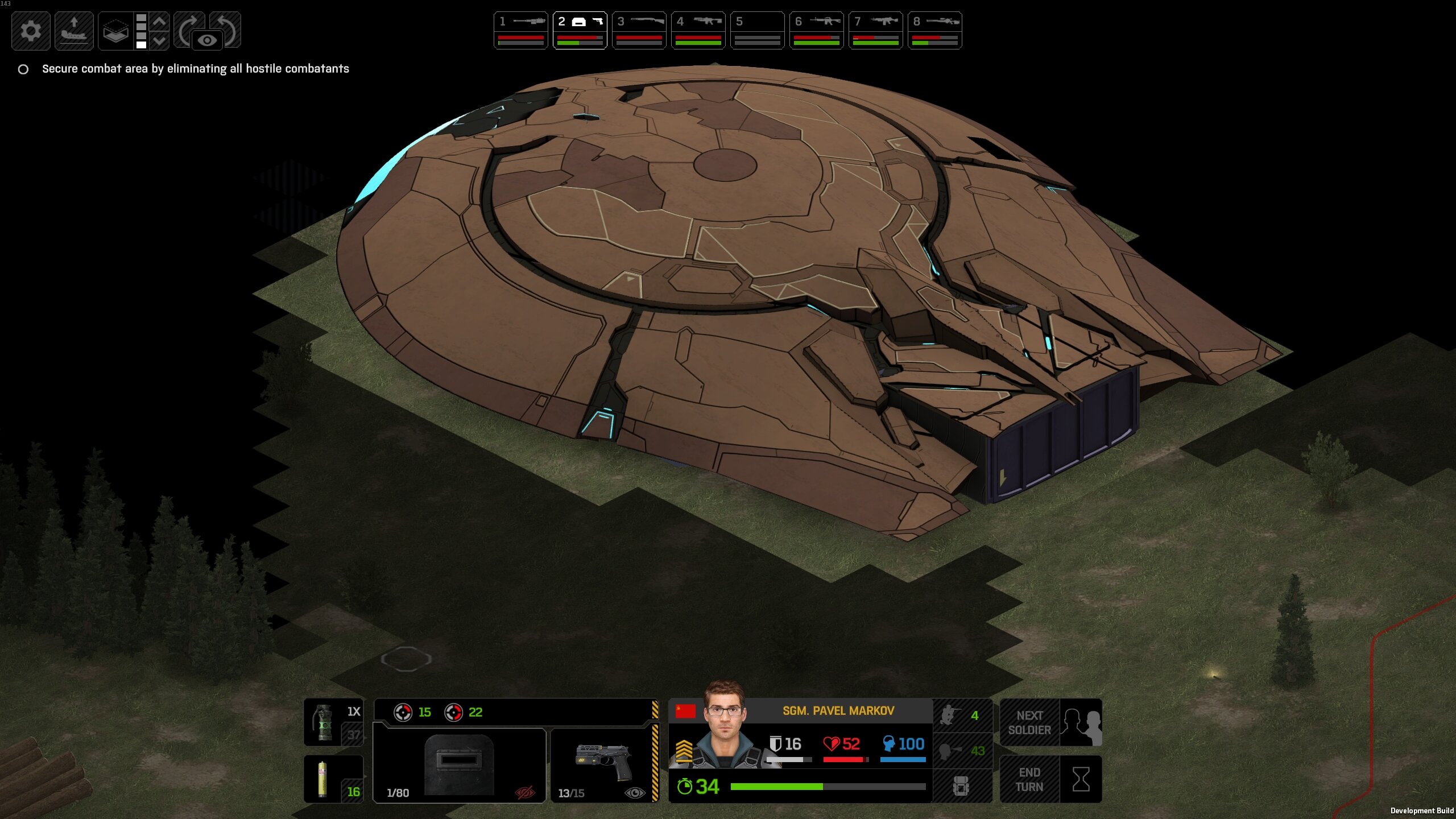The width and height of the screenshot is (1456, 819).
Task: Select the grenade item slot
Action: pos(333,722)
